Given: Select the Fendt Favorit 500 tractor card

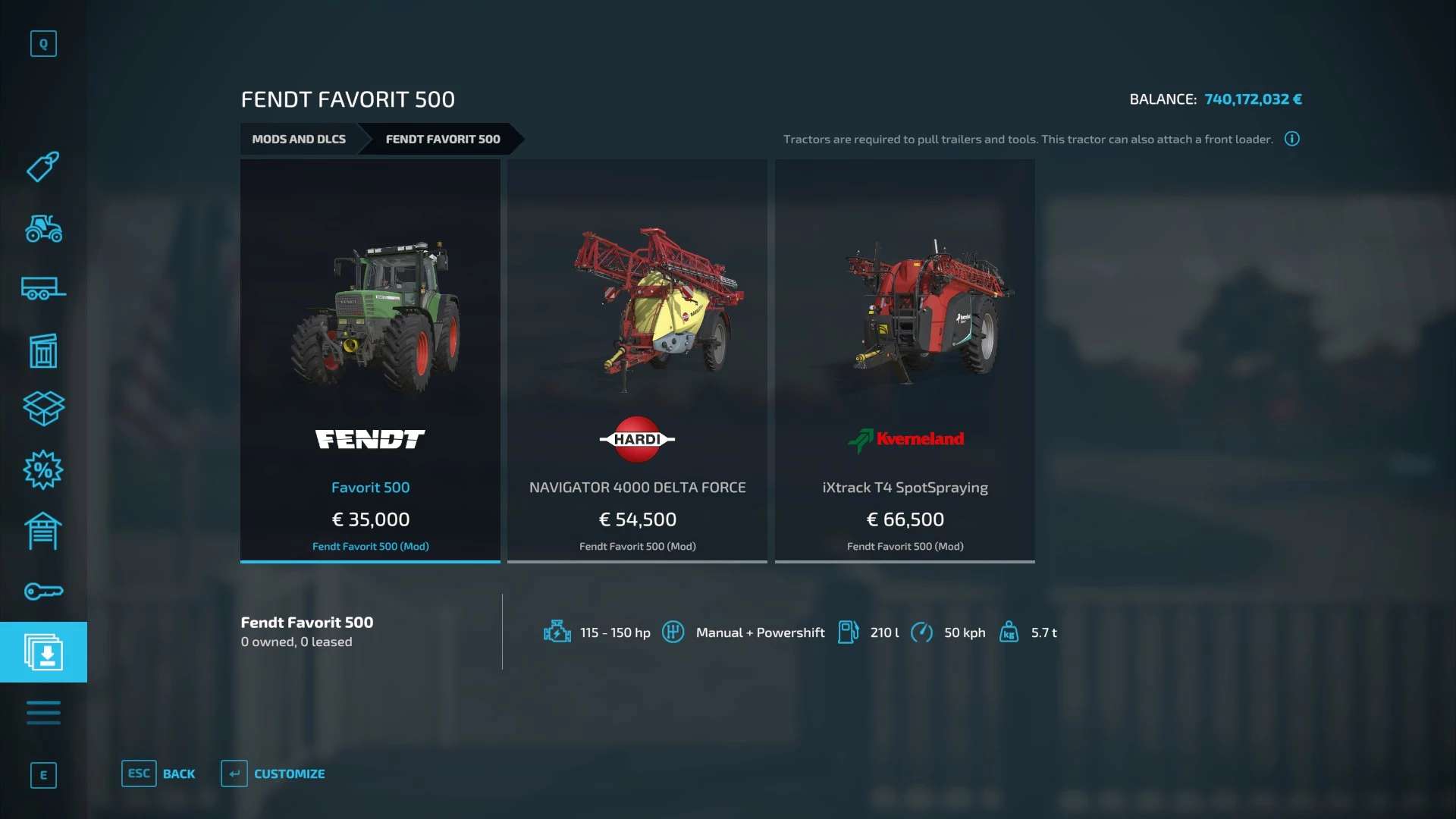Looking at the screenshot, I should point(370,360).
